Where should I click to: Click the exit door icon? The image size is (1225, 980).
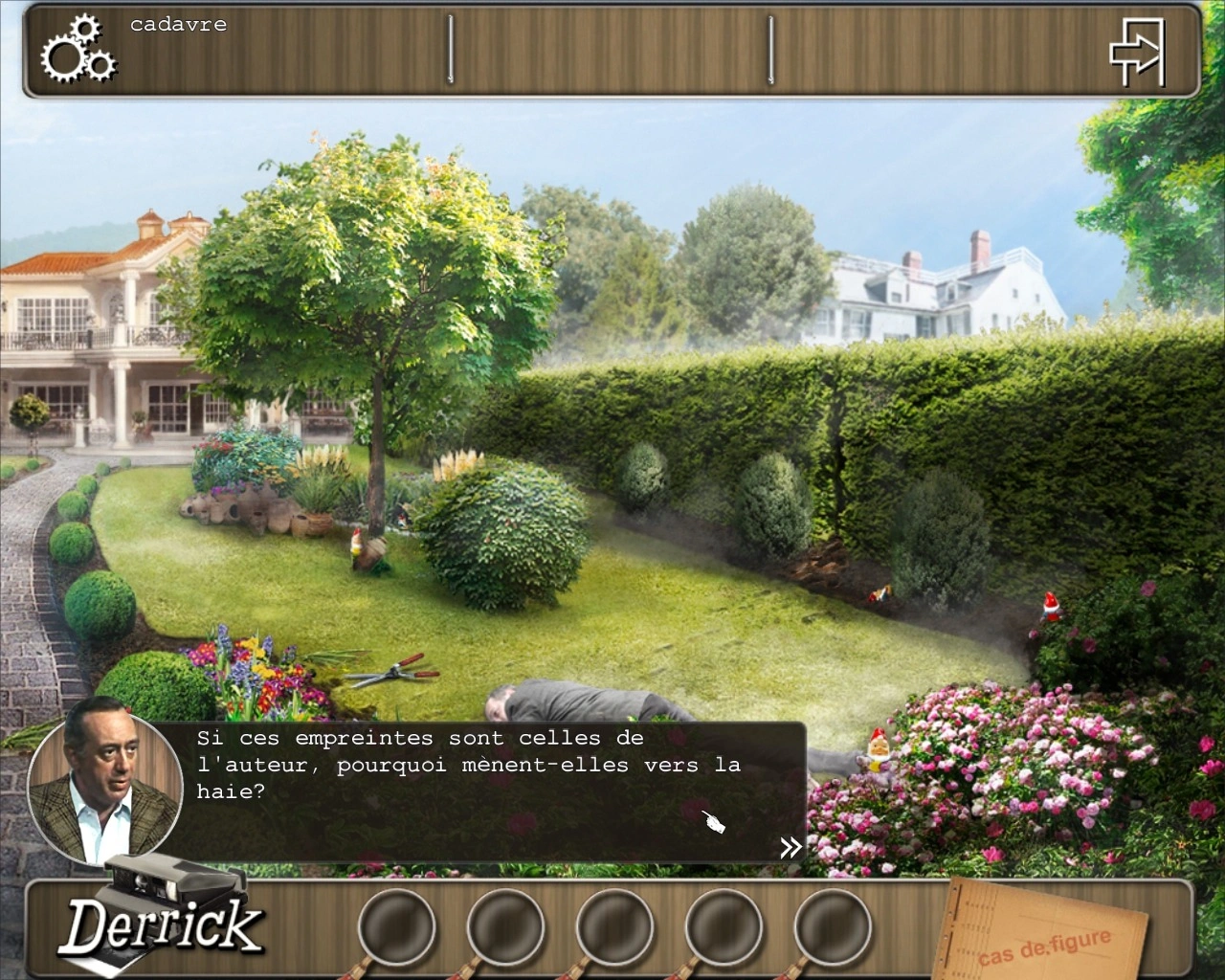coord(1137,53)
